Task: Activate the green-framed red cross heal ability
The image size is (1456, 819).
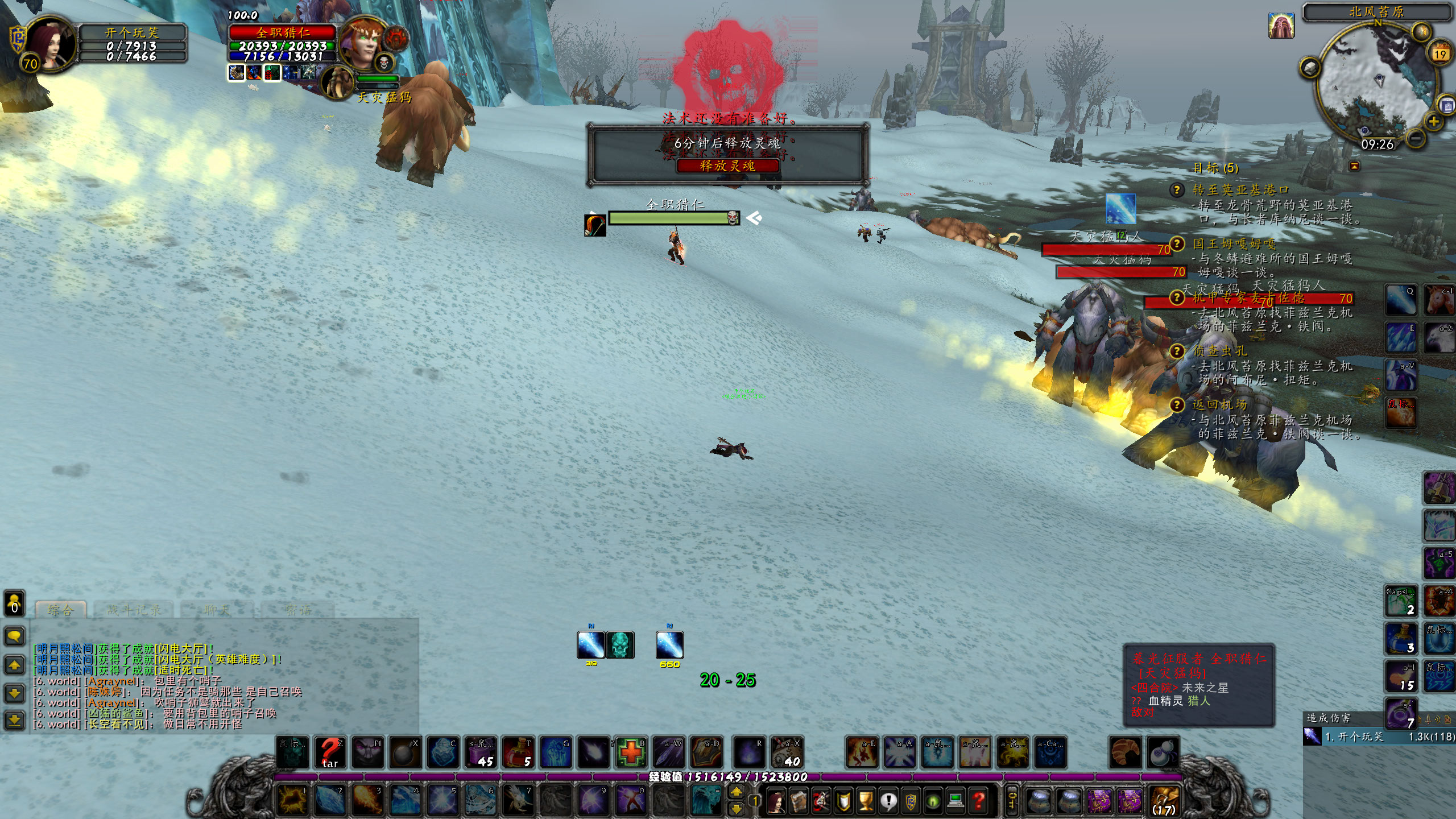Action: pyautogui.click(x=631, y=752)
